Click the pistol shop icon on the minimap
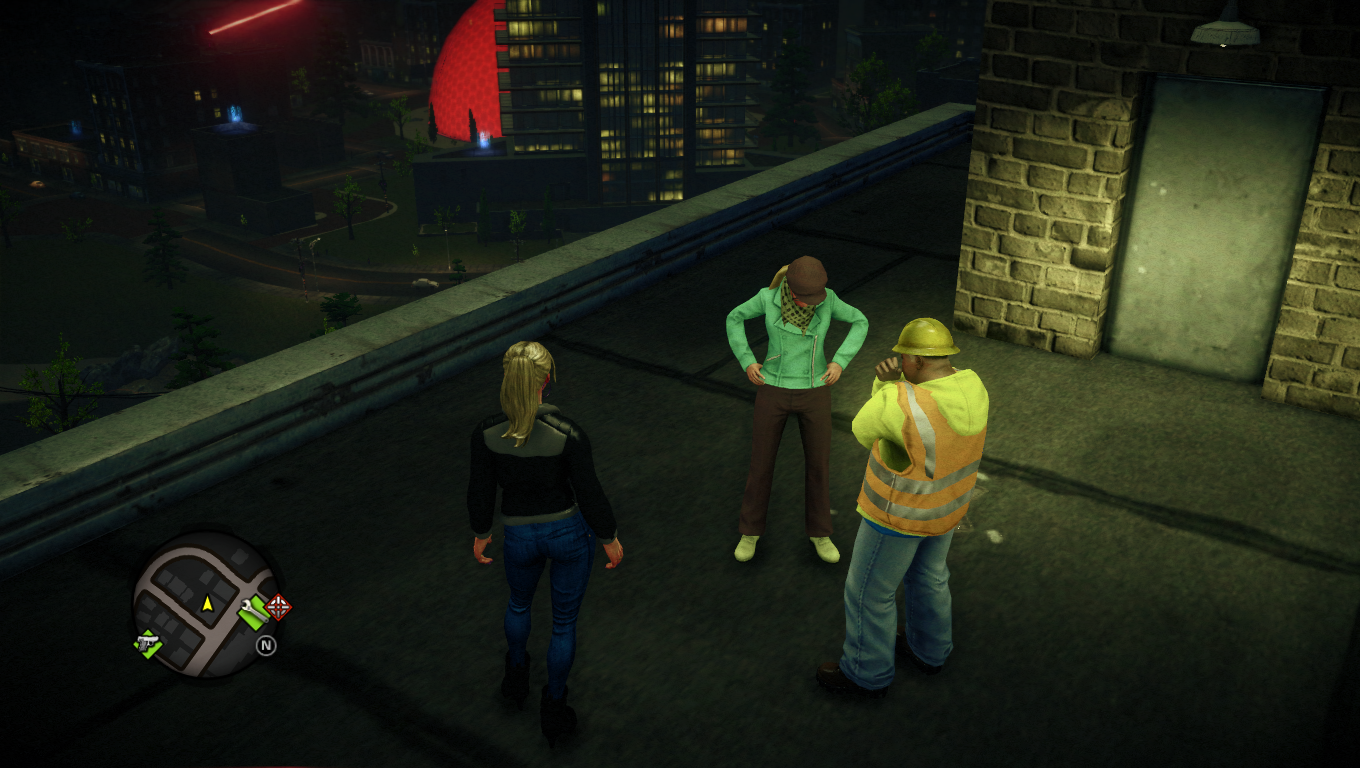 147,644
